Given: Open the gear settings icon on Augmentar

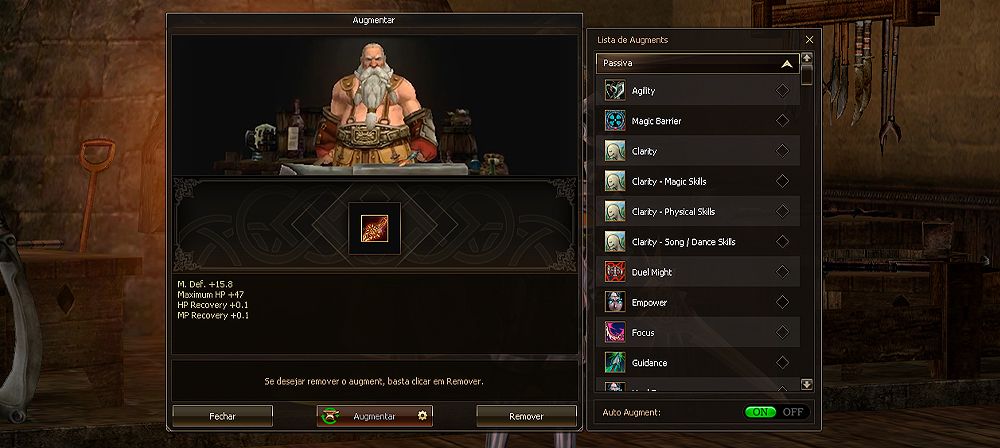Looking at the screenshot, I should point(422,416).
